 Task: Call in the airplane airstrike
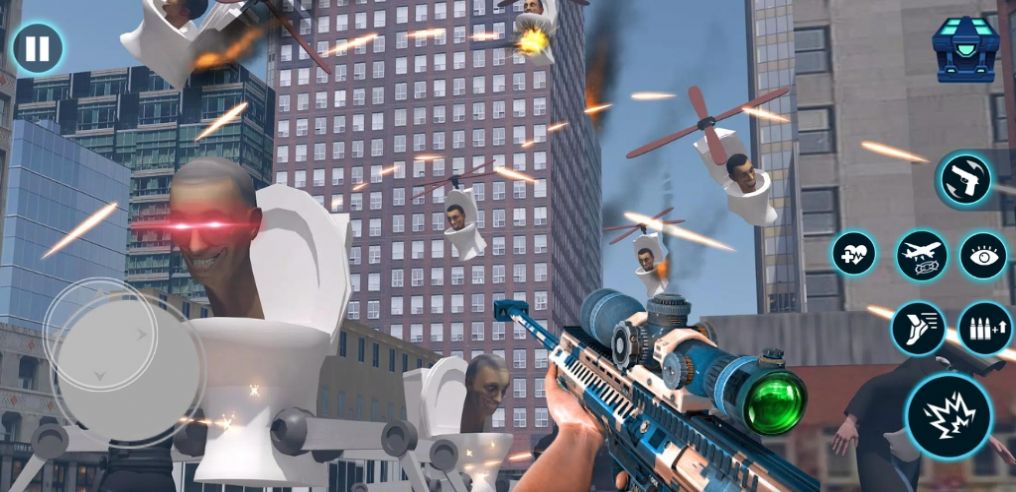pyautogui.click(x=921, y=256)
